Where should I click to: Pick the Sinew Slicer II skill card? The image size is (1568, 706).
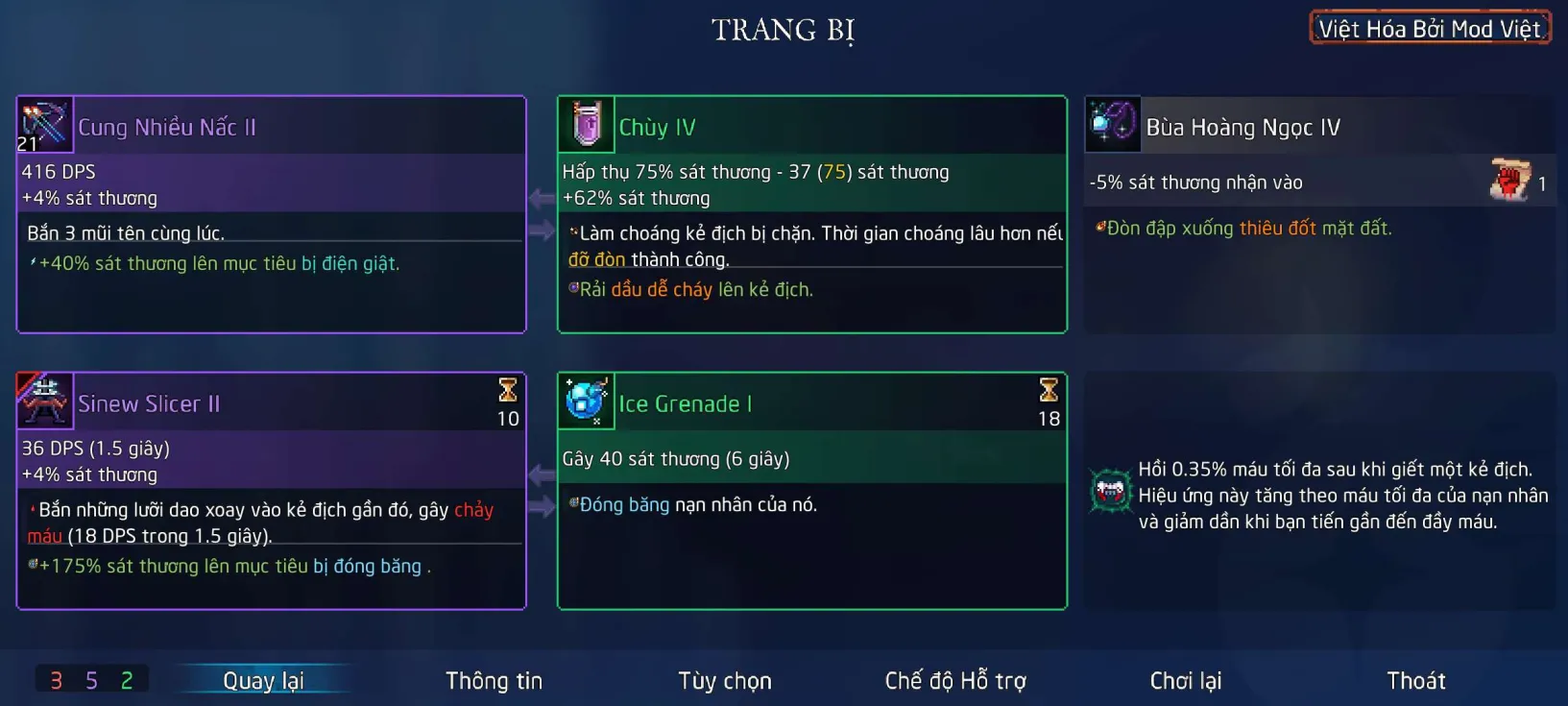coord(271,491)
